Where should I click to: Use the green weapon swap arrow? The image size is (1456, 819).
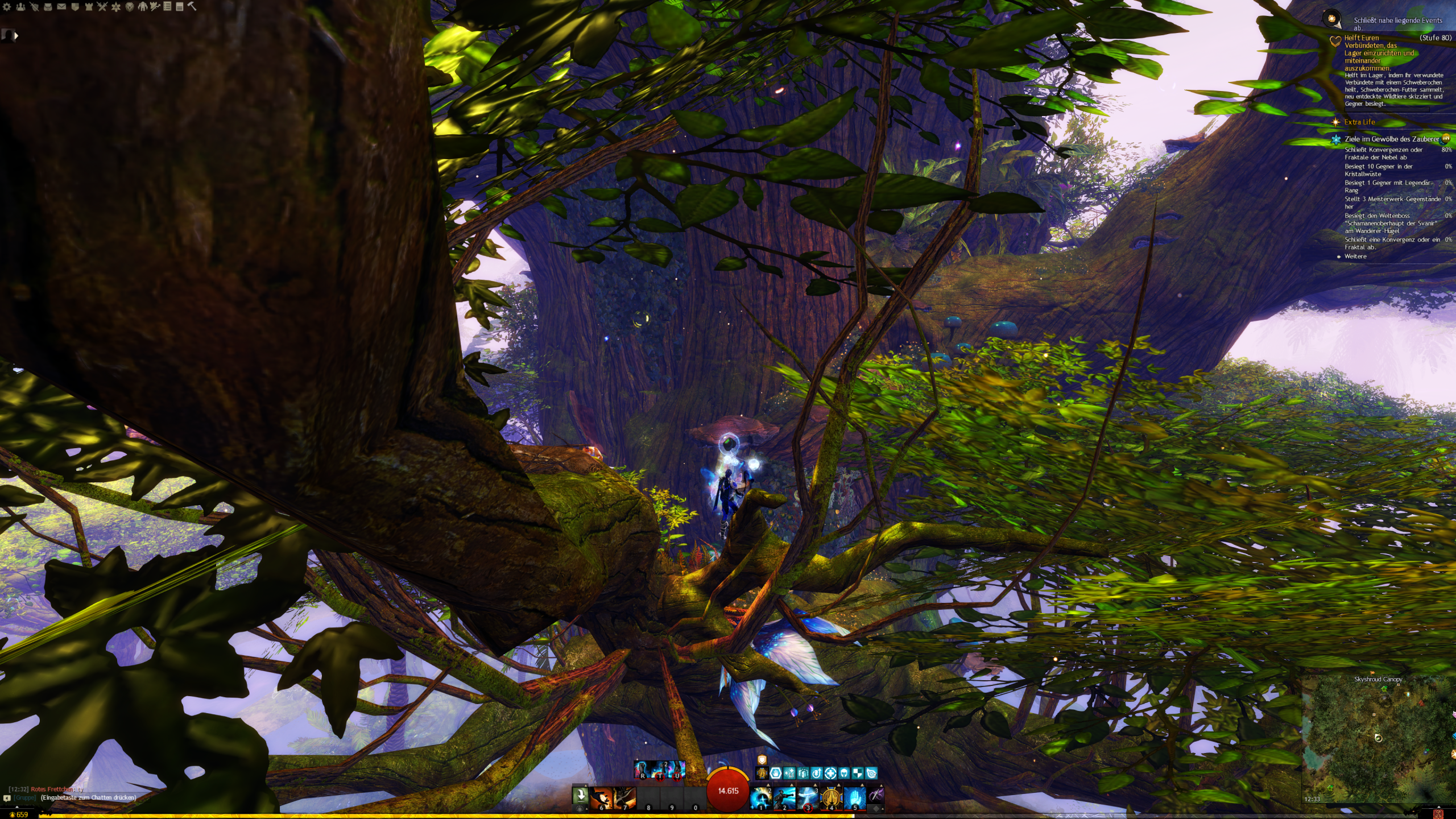point(580,795)
